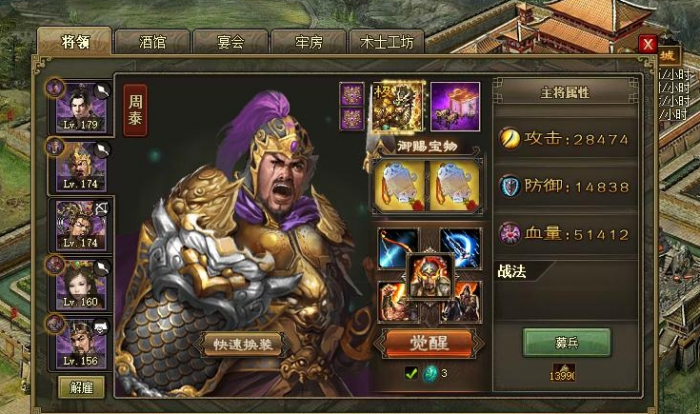Select the bow skill icon
Image resolution: width=700 pixels, height=414 pixels.
[x=398, y=245]
